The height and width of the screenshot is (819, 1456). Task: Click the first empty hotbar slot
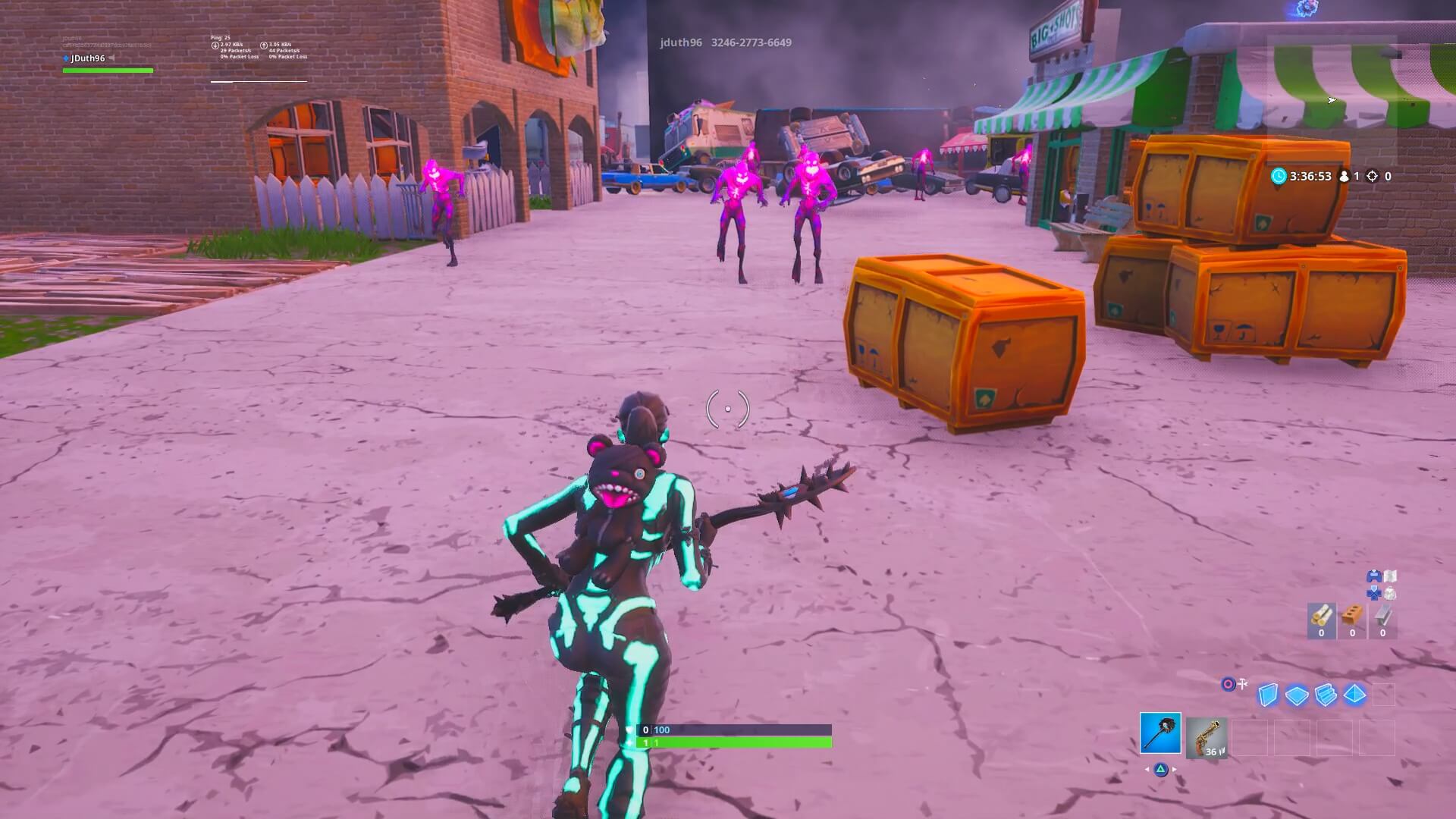click(x=1249, y=738)
